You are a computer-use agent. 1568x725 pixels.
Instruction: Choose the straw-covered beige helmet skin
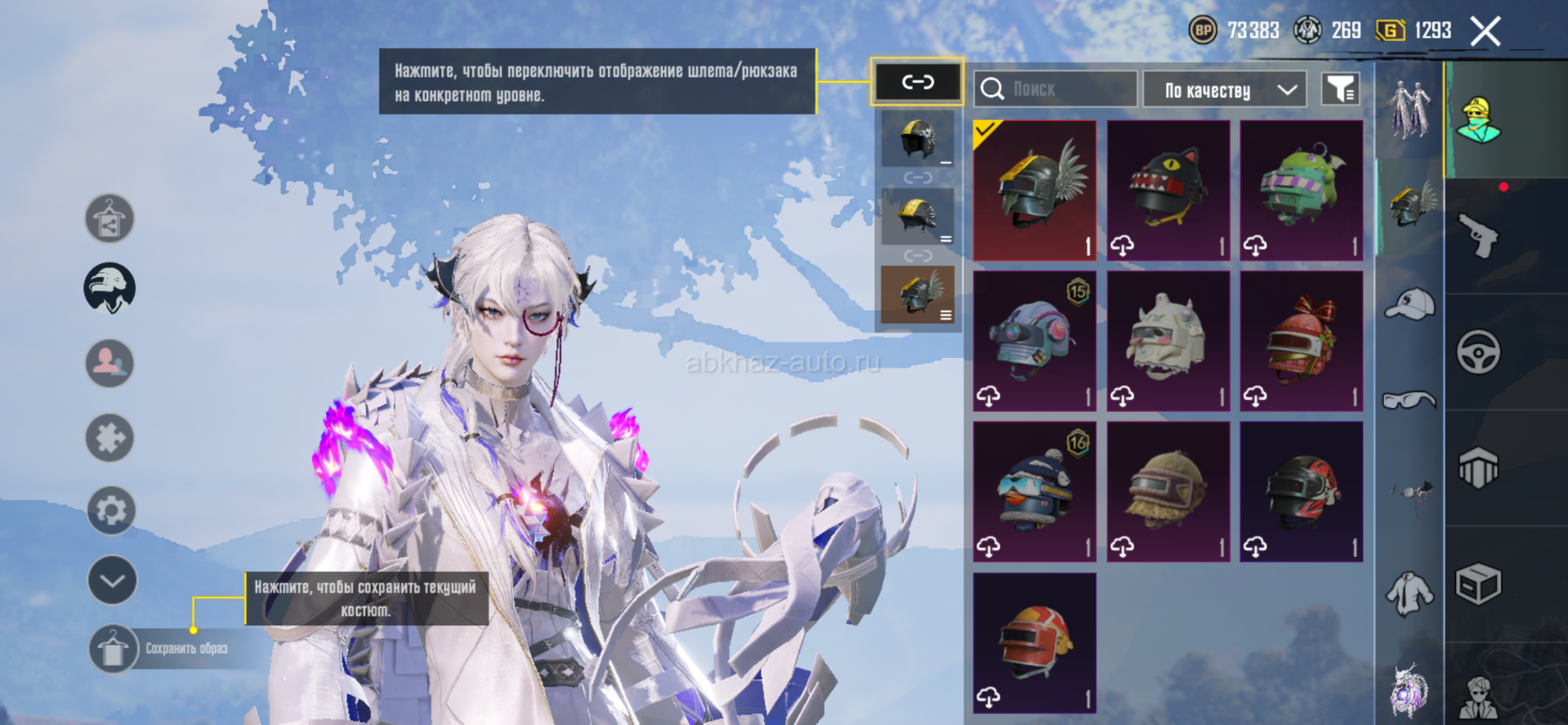pyautogui.click(x=1168, y=491)
